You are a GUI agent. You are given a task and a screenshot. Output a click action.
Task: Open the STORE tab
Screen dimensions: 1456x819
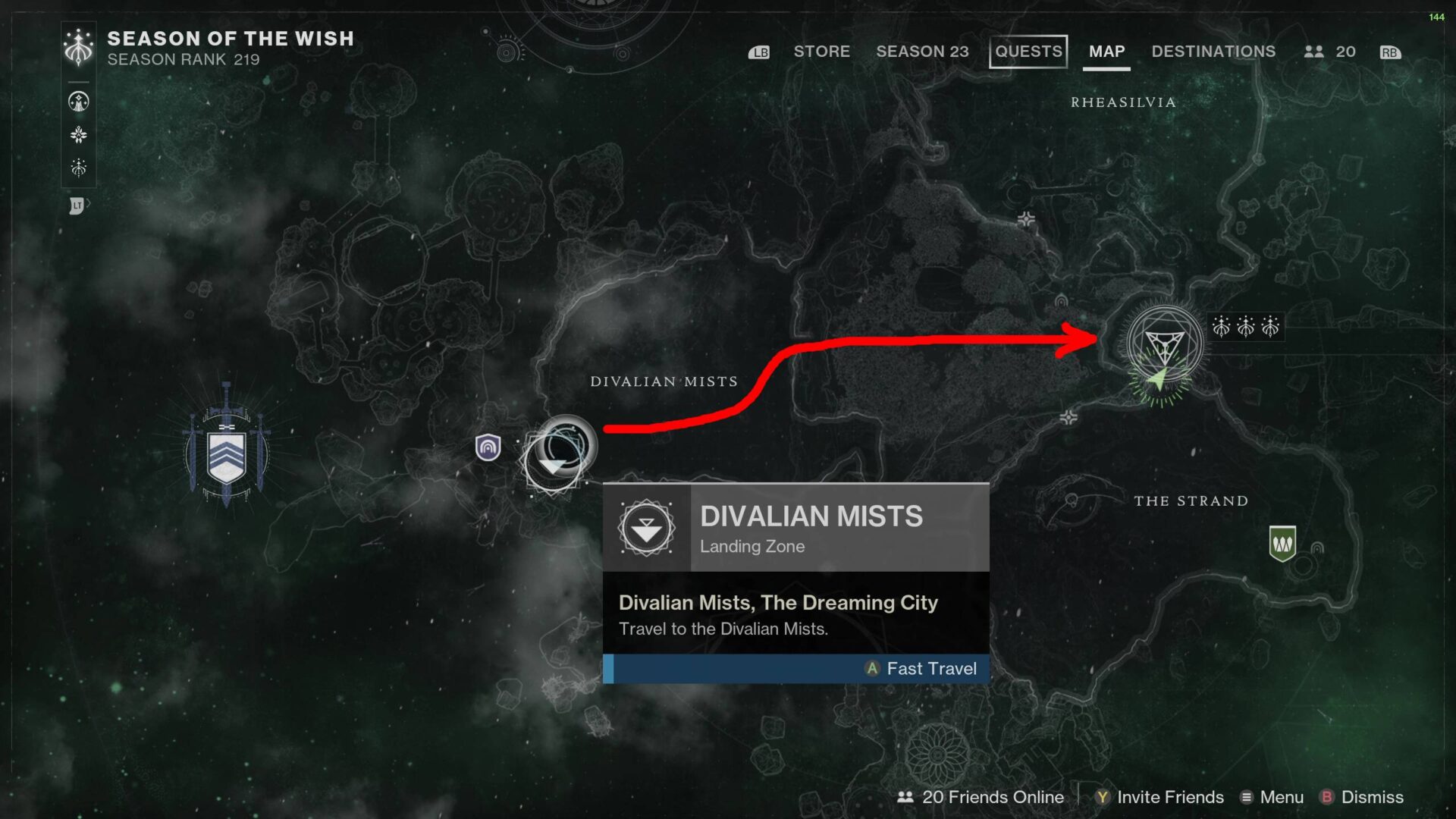pos(822,52)
